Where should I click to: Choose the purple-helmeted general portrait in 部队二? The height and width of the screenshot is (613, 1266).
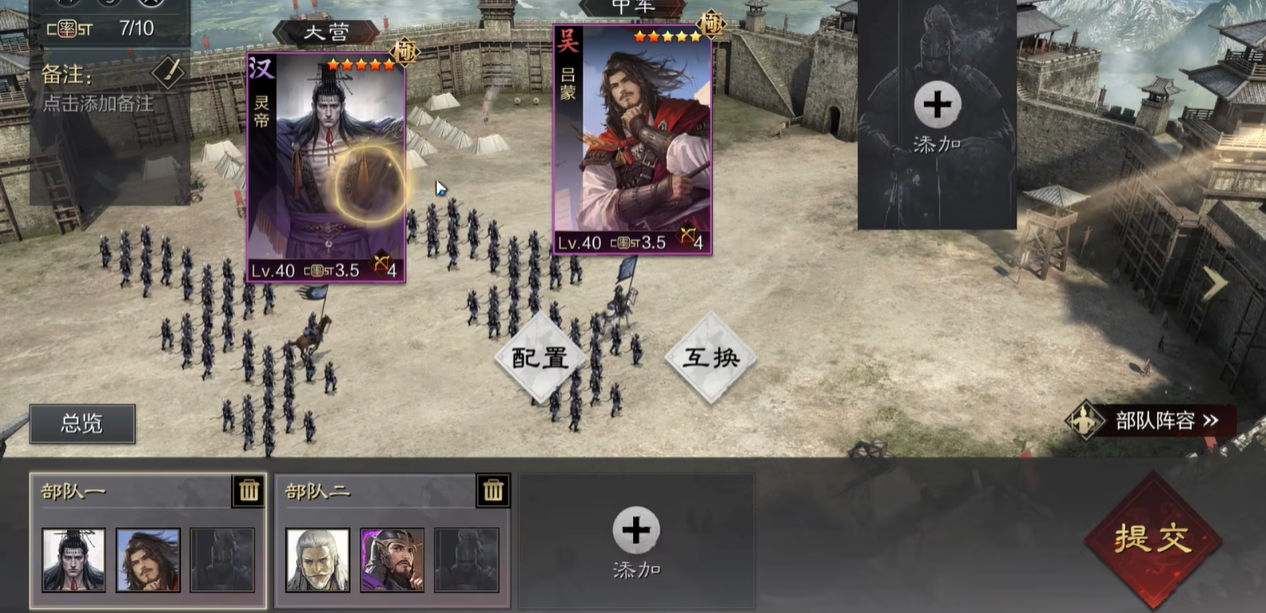click(x=392, y=560)
